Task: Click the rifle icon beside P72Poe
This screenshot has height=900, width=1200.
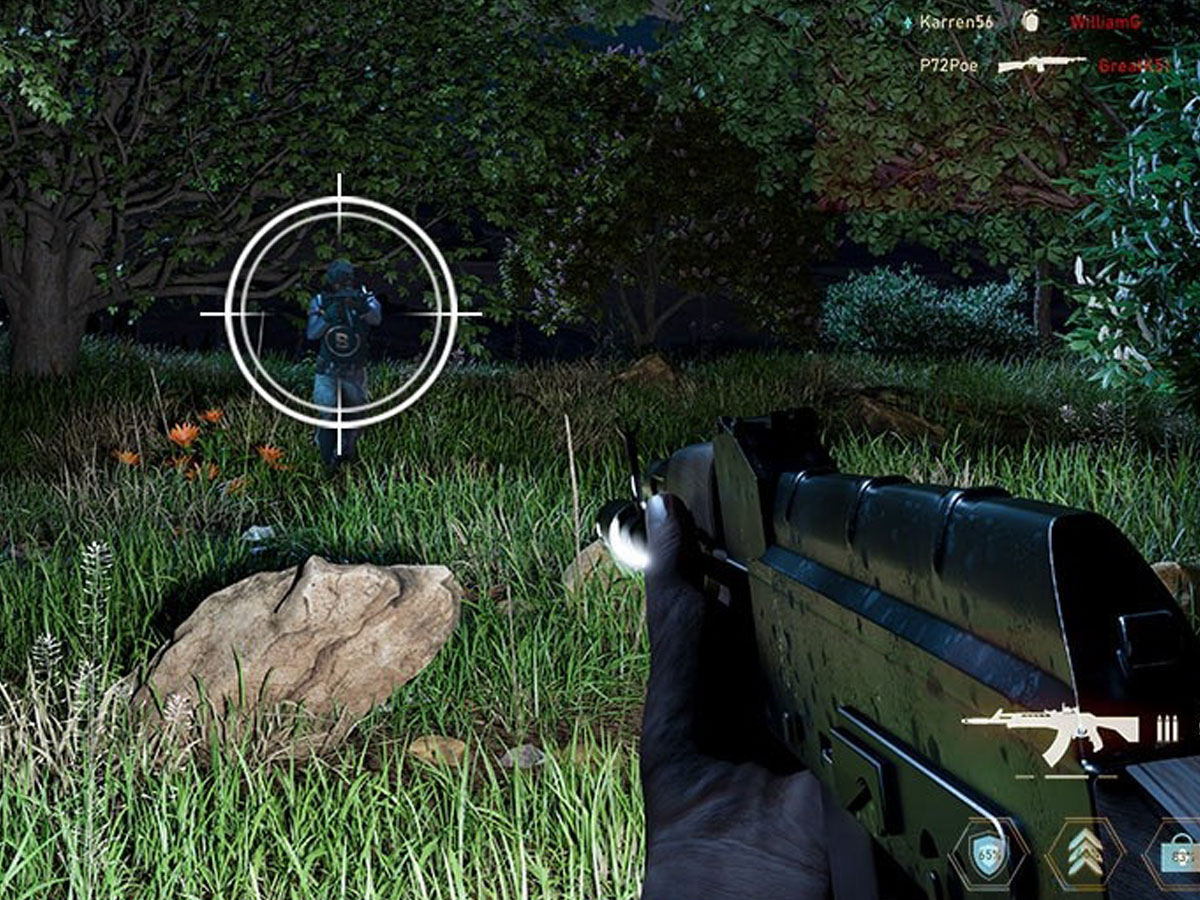Action: (1042, 64)
